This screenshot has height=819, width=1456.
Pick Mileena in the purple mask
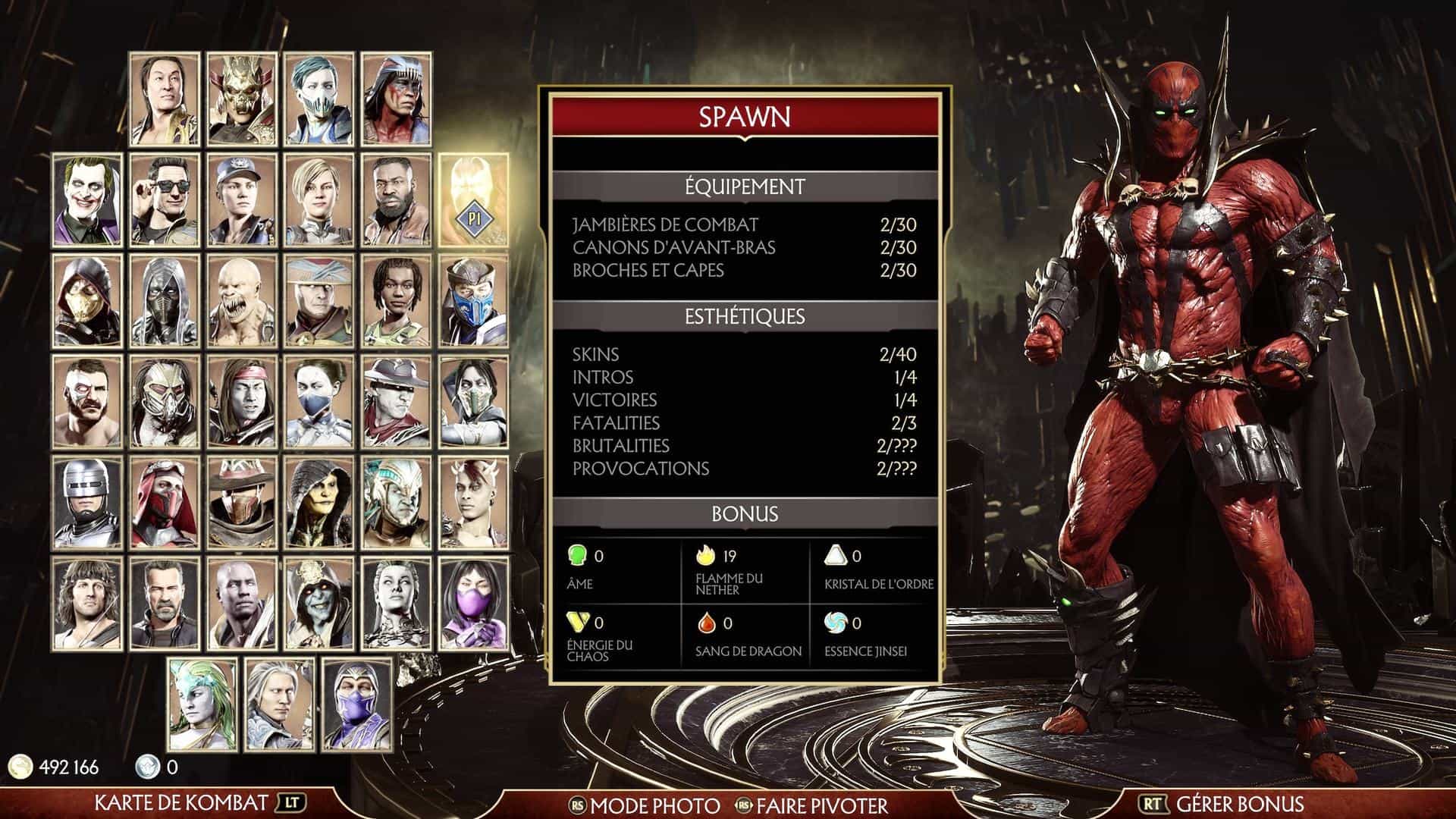point(474,604)
